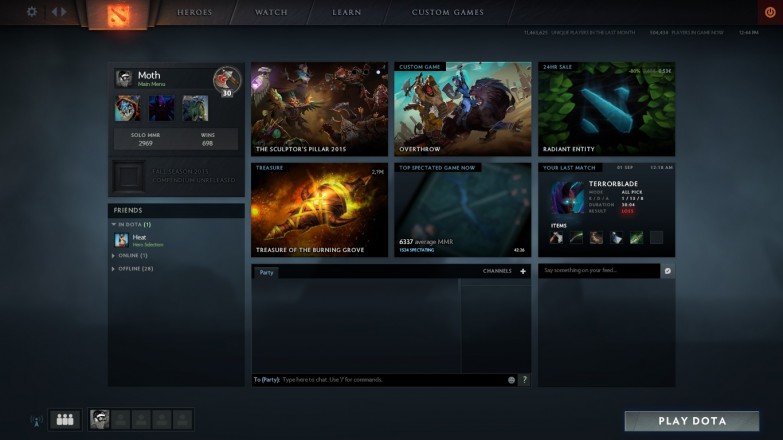View the Radiant Entity sale item
The width and height of the screenshot is (783, 440).
click(606, 108)
